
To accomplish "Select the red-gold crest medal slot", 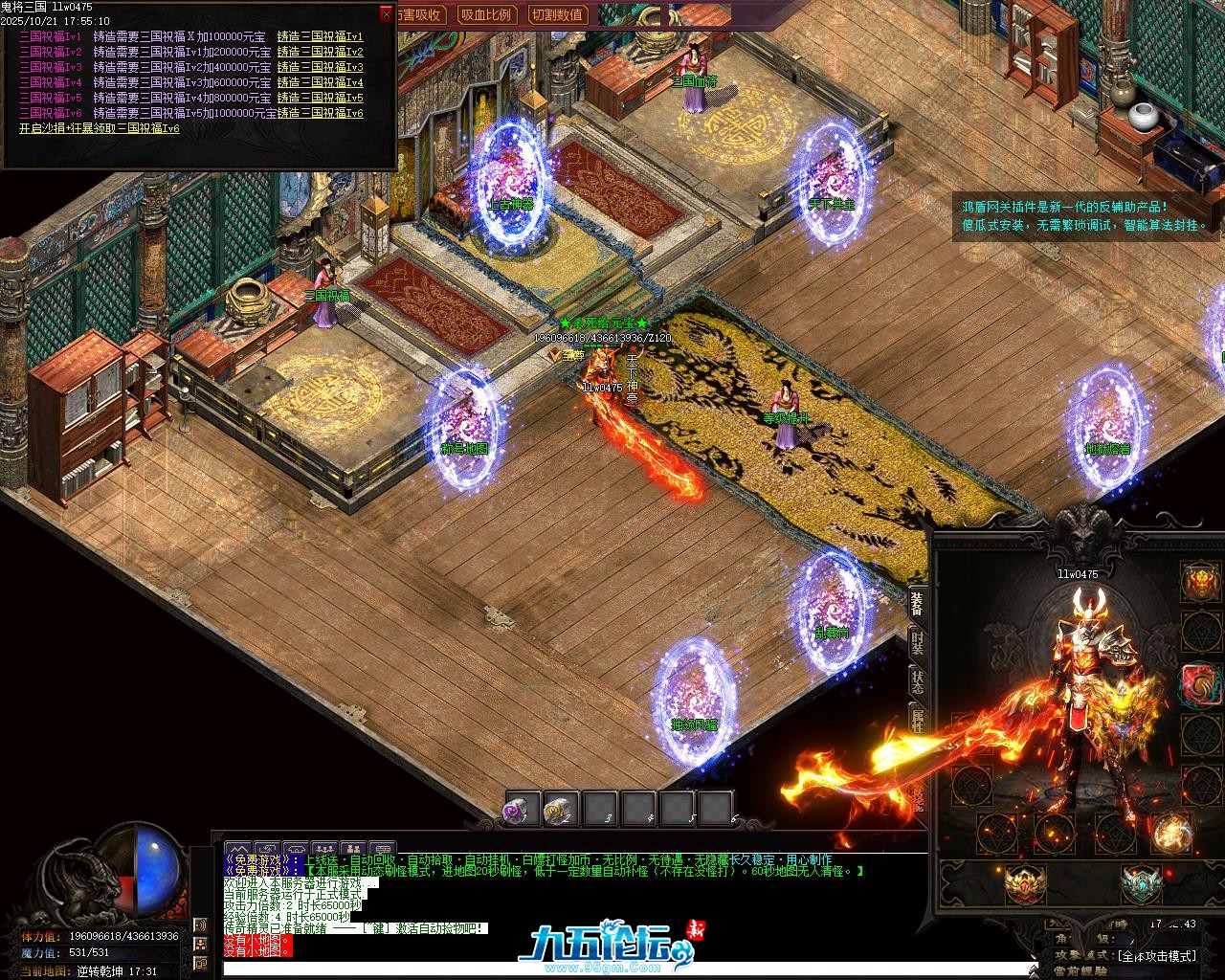I will pyautogui.click(x=1024, y=883).
